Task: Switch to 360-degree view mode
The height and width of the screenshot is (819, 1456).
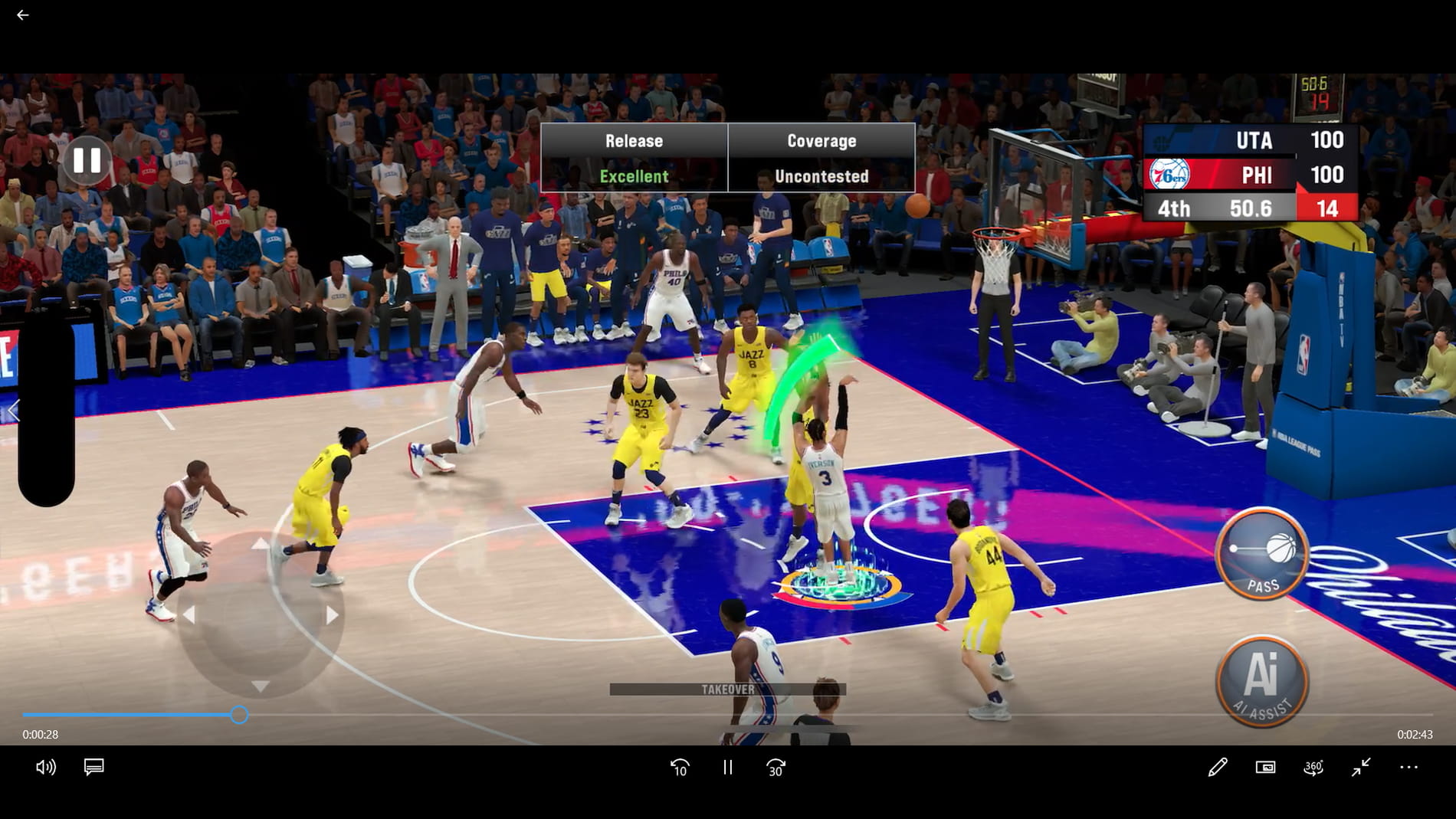Action: (x=1314, y=767)
